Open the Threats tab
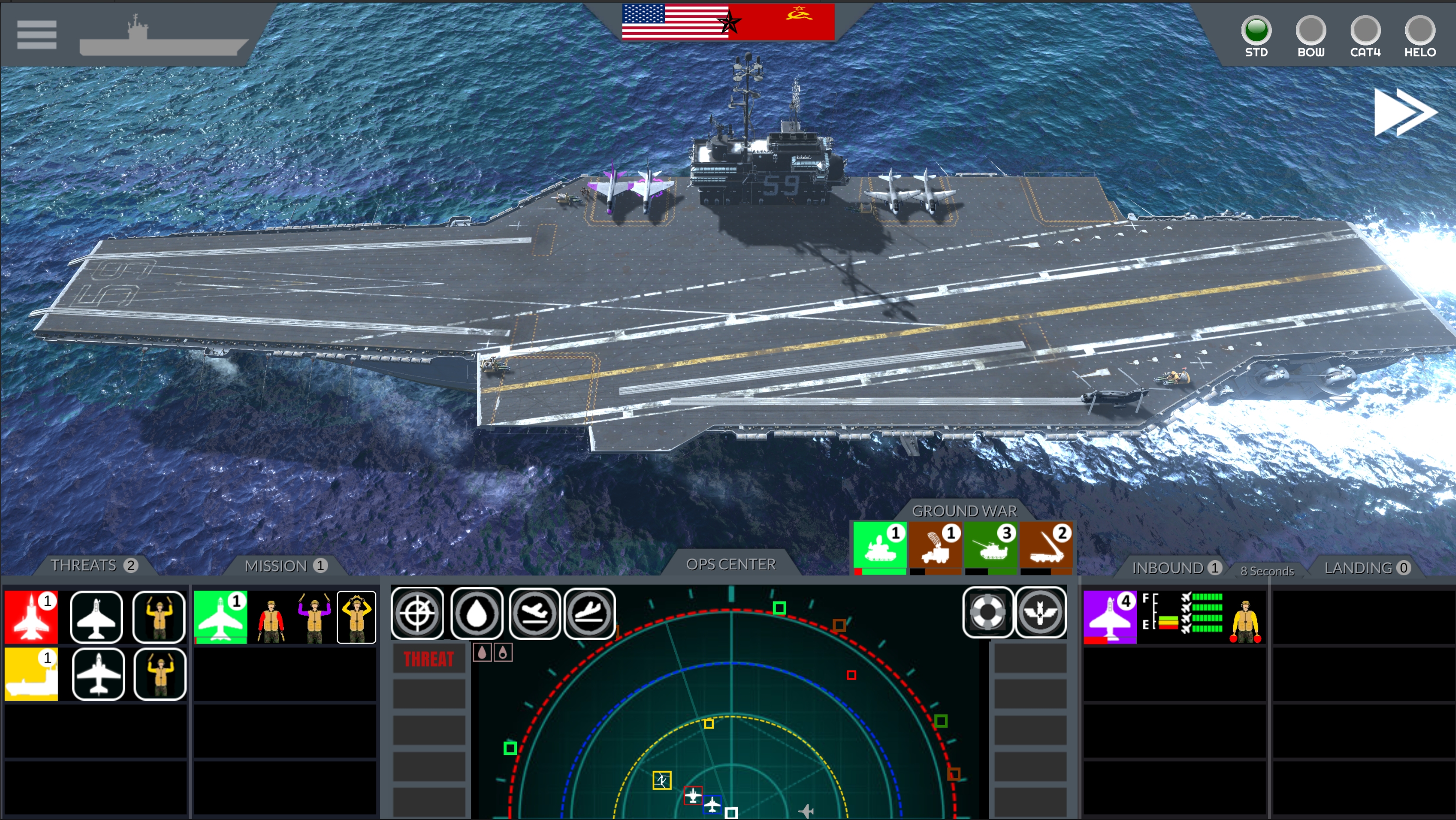1456x820 pixels. (94, 566)
